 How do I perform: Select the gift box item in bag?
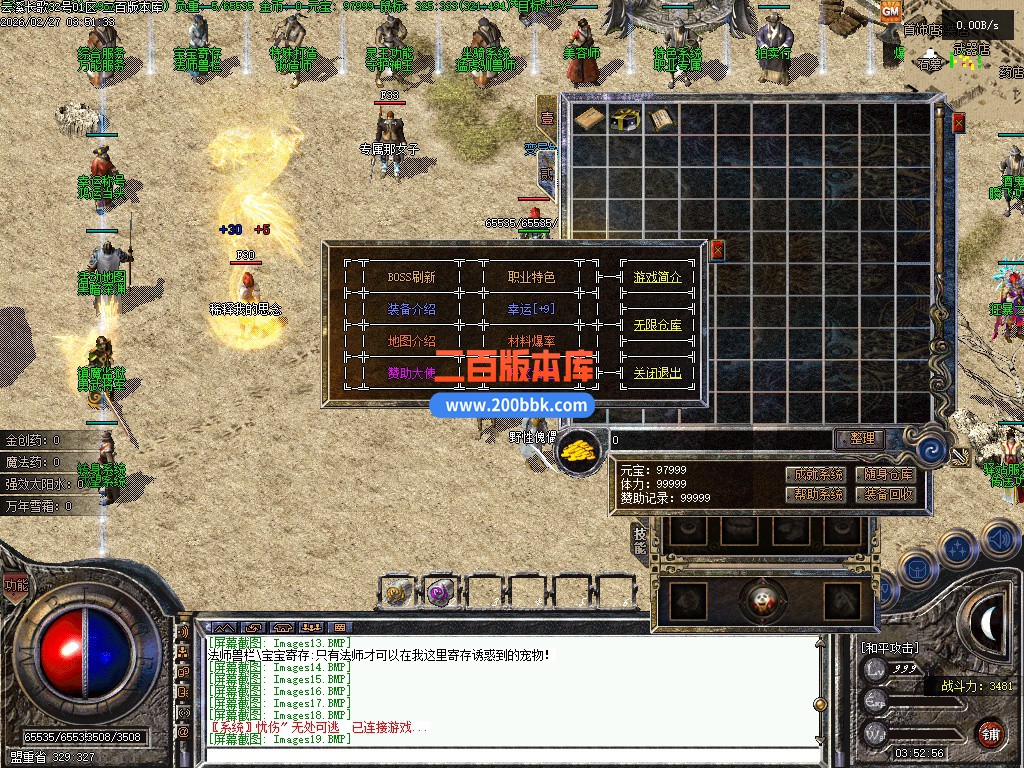pyautogui.click(x=626, y=120)
